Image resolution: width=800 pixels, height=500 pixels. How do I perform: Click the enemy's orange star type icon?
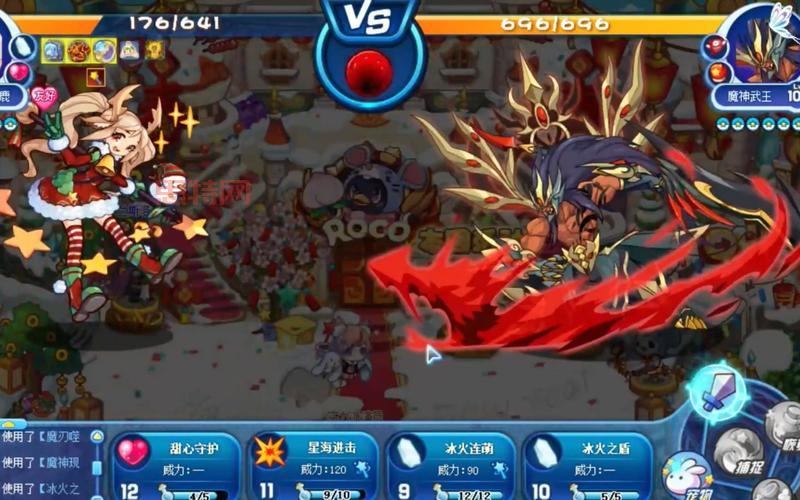click(716, 72)
